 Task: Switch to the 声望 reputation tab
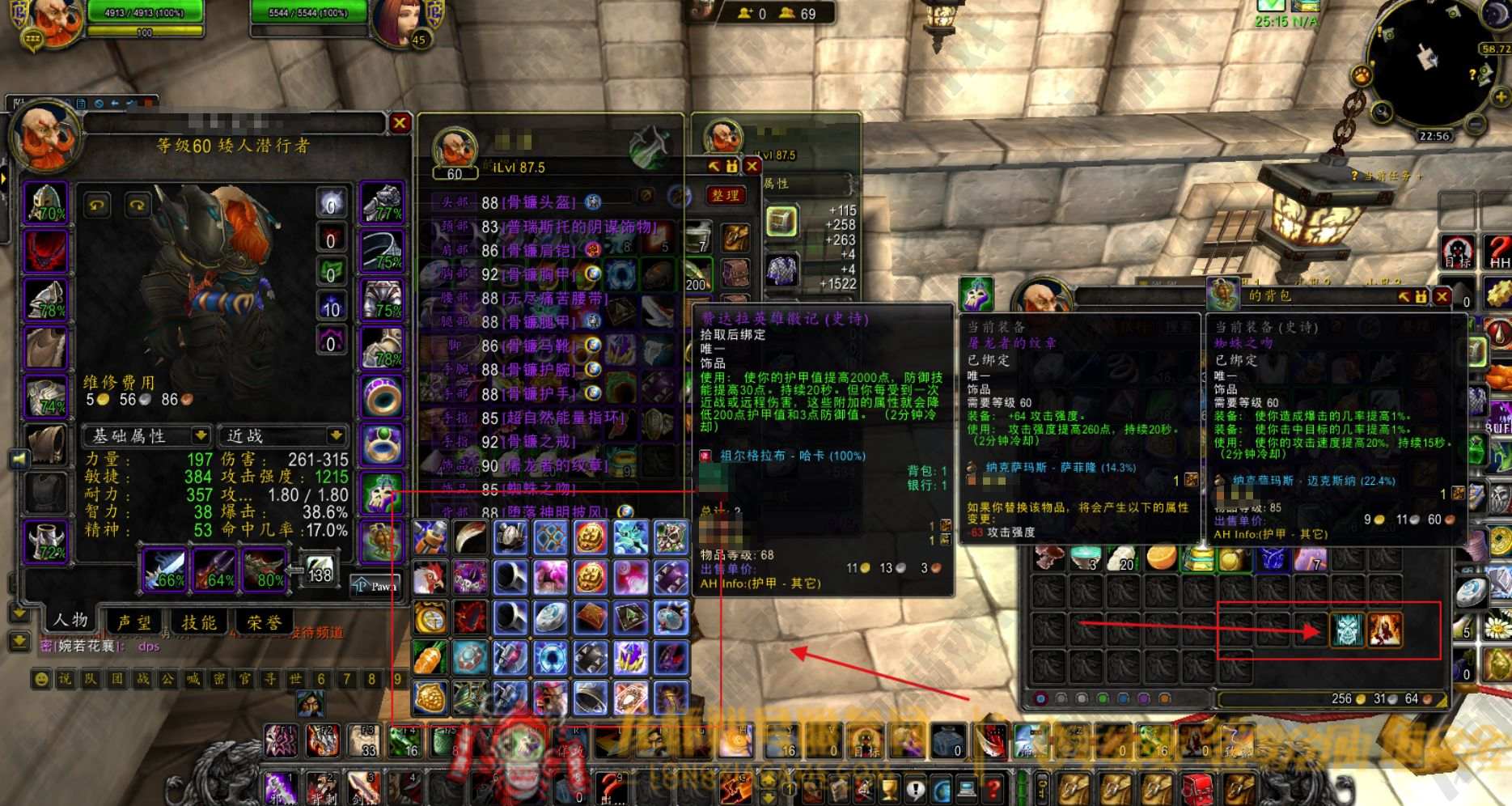tap(134, 621)
